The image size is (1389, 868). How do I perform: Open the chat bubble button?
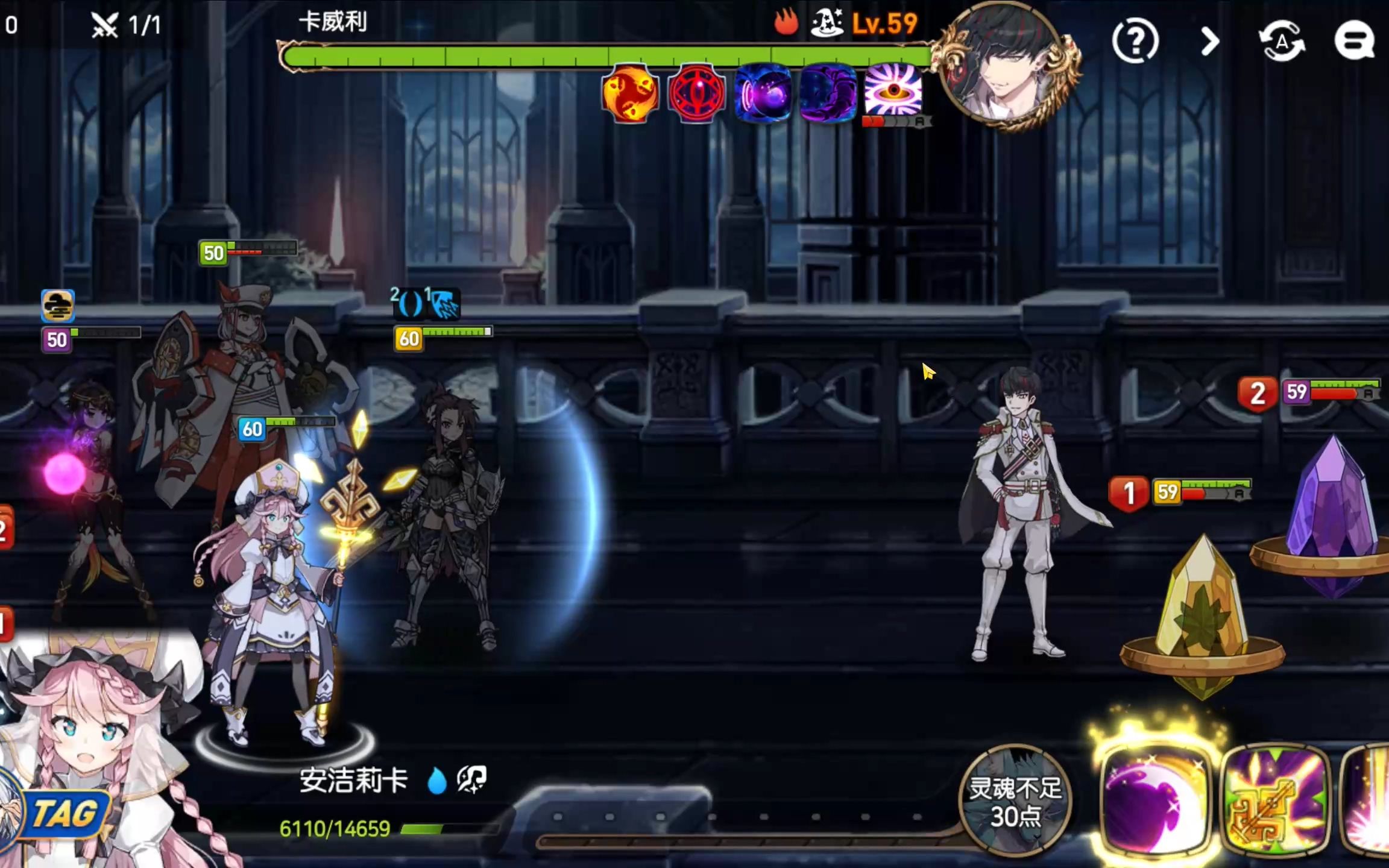(1354, 41)
